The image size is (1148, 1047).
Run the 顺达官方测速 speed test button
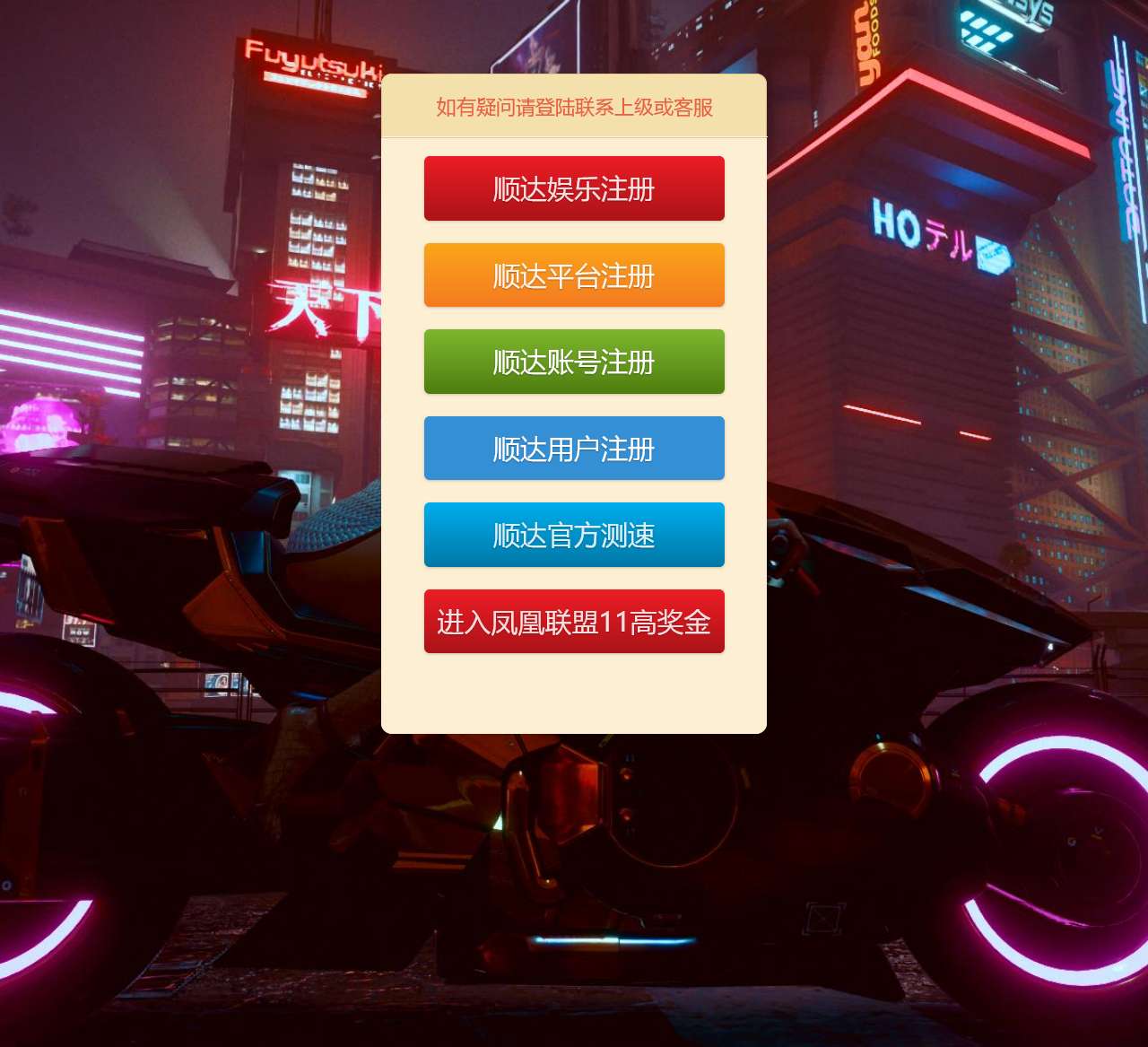tap(574, 535)
